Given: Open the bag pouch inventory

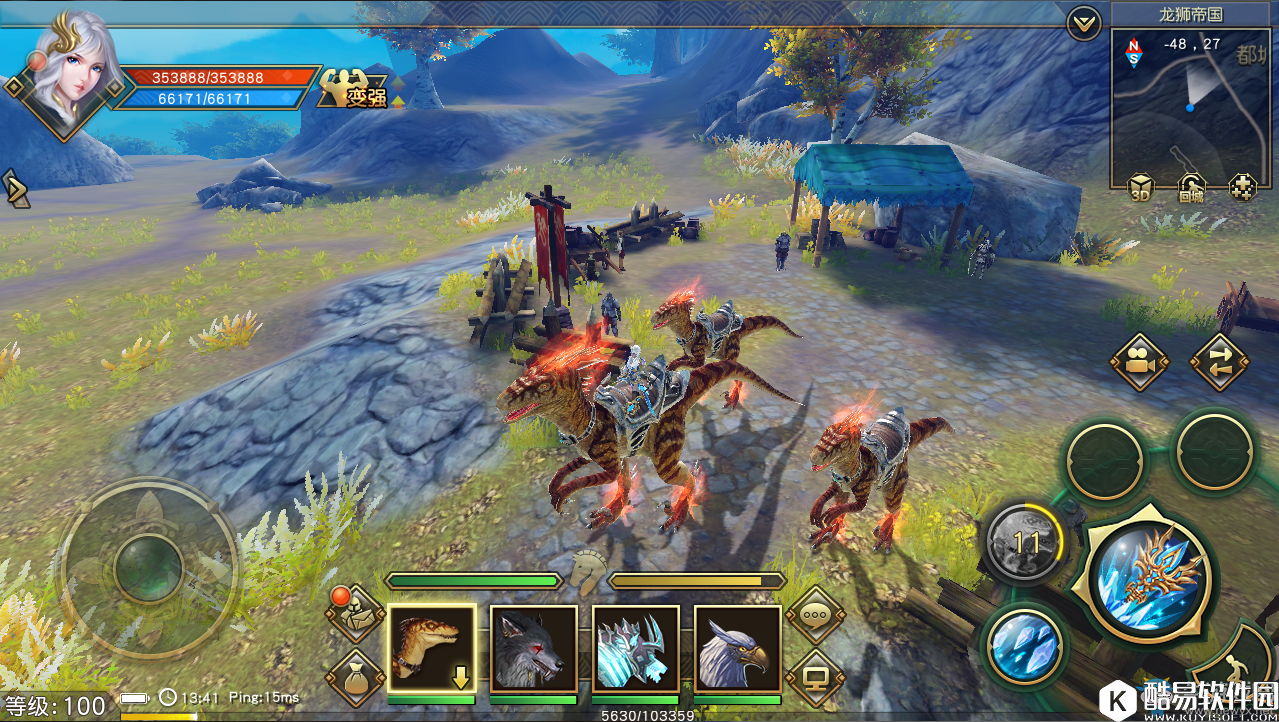Looking at the screenshot, I should pos(355,680).
